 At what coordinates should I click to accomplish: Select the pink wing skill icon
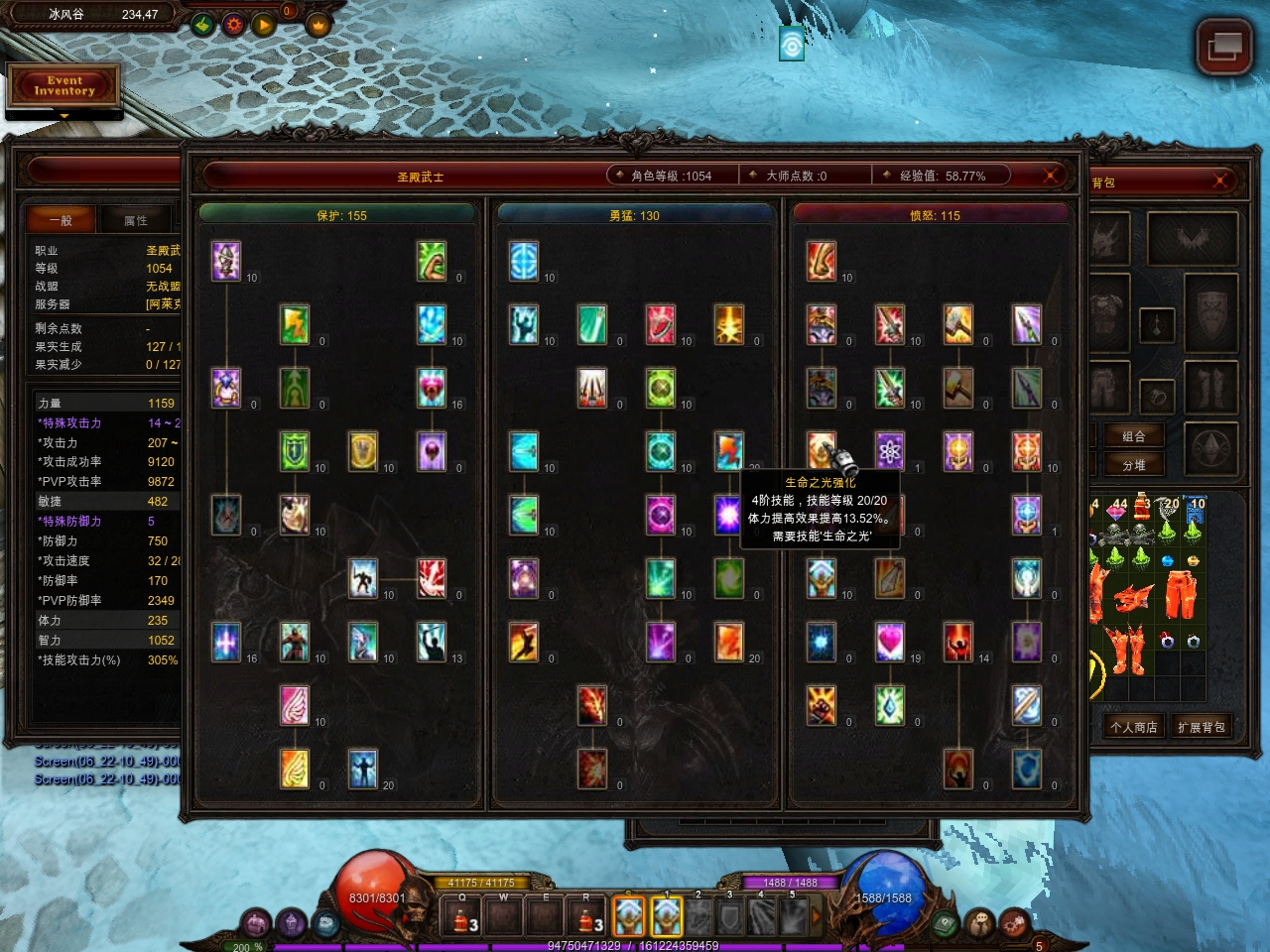click(295, 705)
